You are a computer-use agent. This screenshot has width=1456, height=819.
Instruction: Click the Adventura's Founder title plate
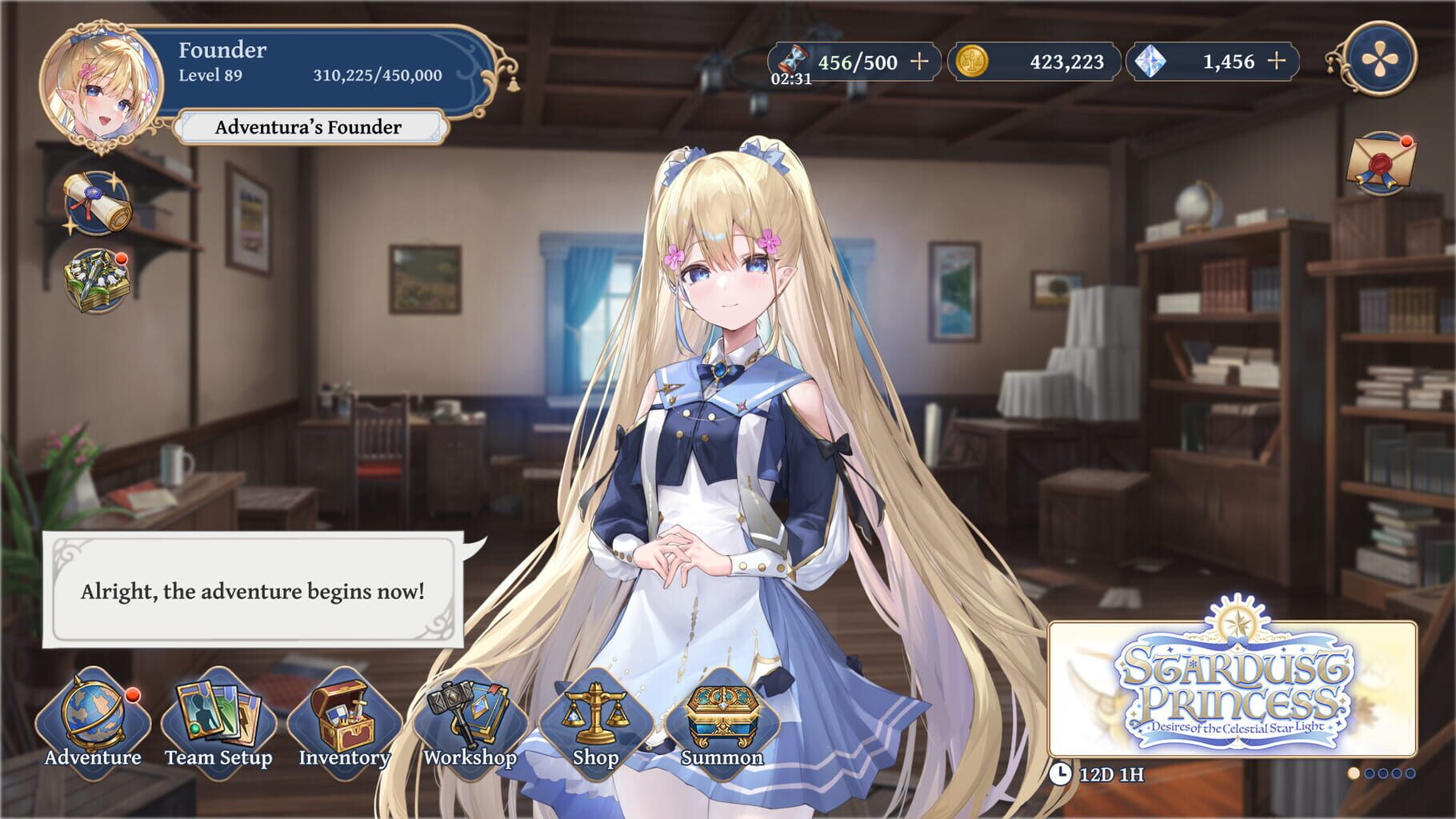308,126
